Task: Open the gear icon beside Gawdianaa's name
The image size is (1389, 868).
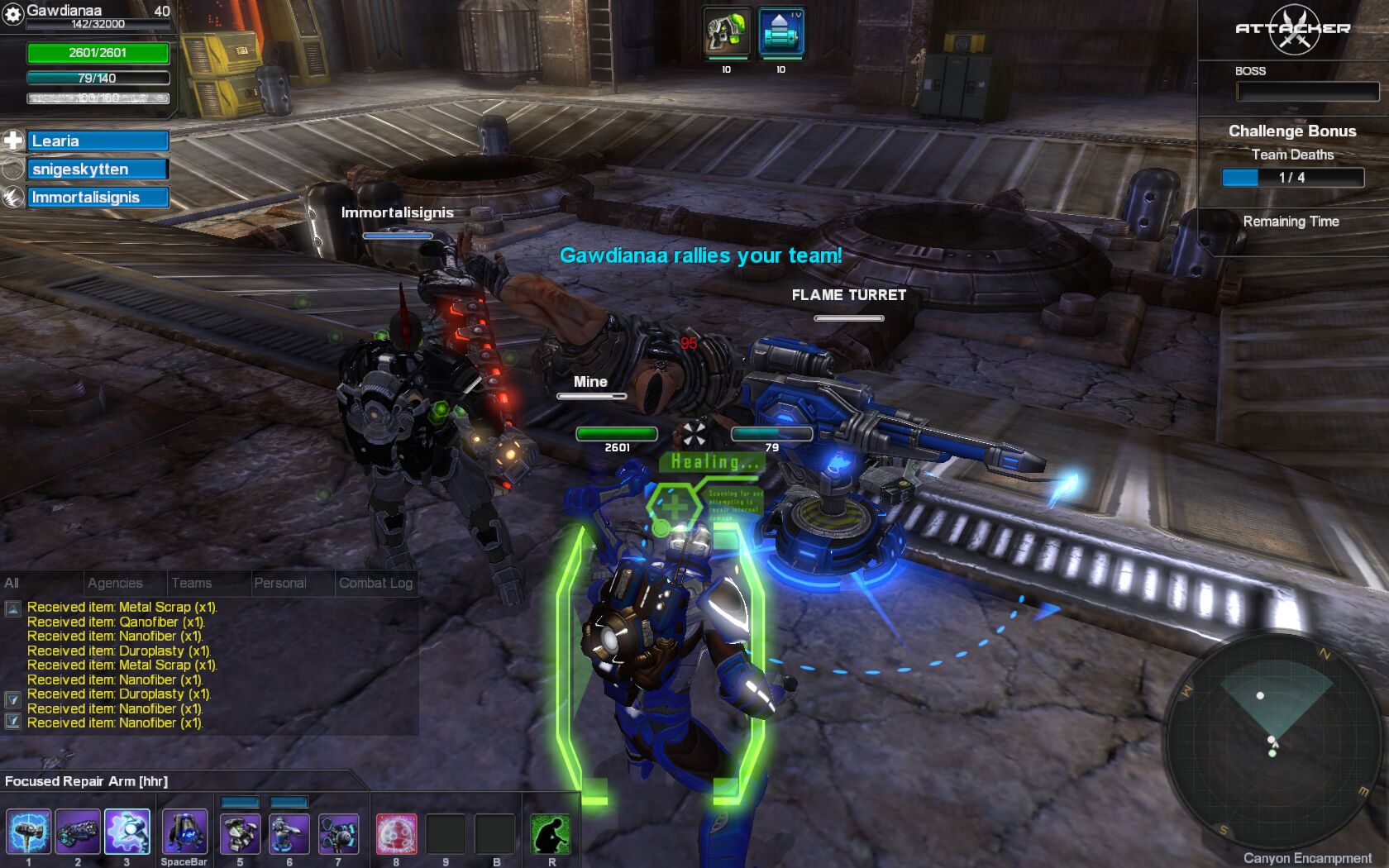Action: pos(12,15)
